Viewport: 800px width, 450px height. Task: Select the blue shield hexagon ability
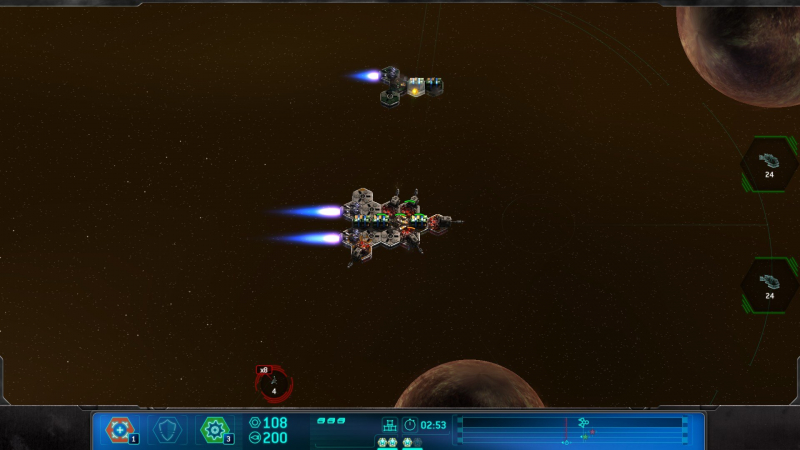pos(167,430)
